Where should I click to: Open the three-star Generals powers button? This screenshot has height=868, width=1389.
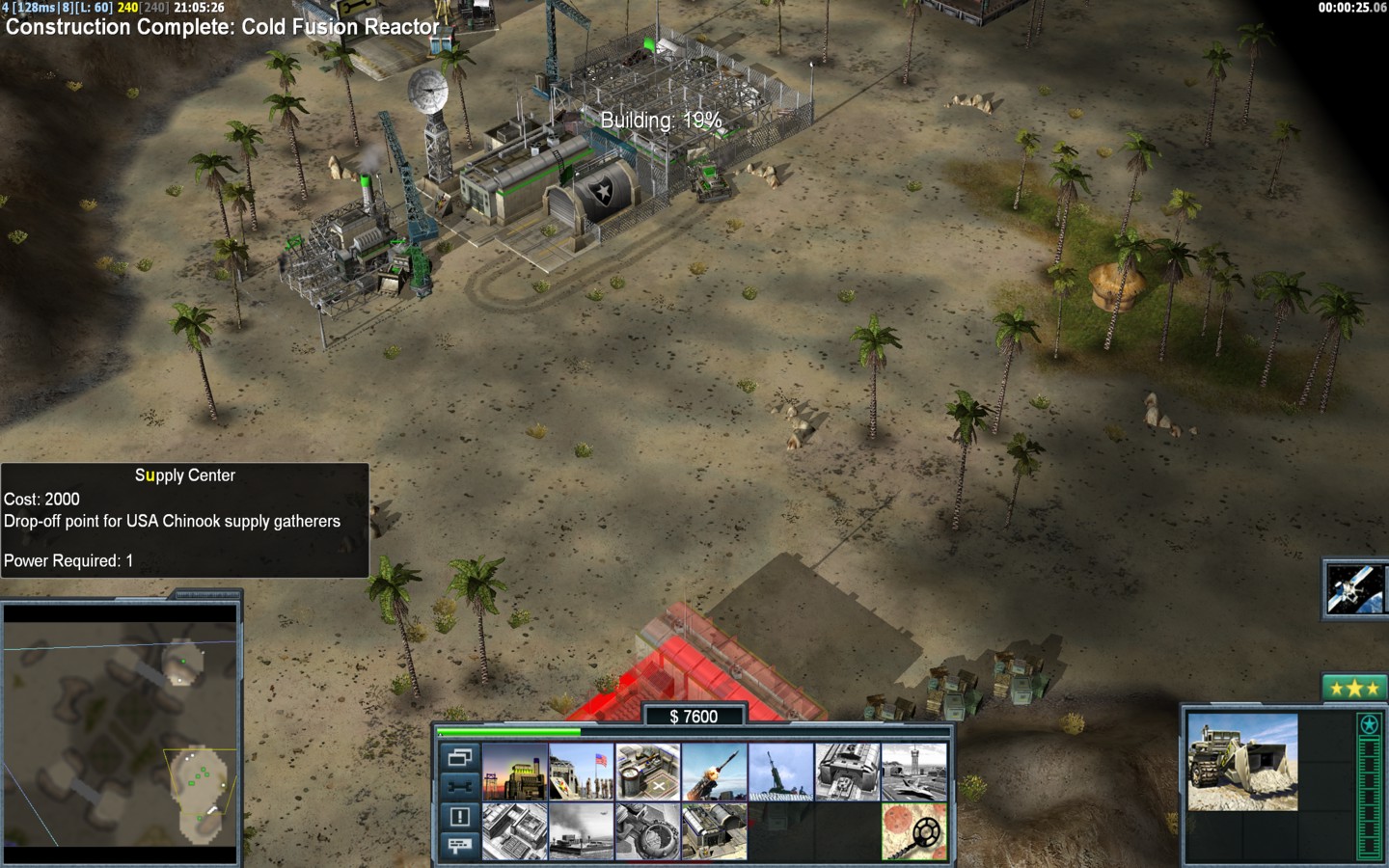(1354, 688)
